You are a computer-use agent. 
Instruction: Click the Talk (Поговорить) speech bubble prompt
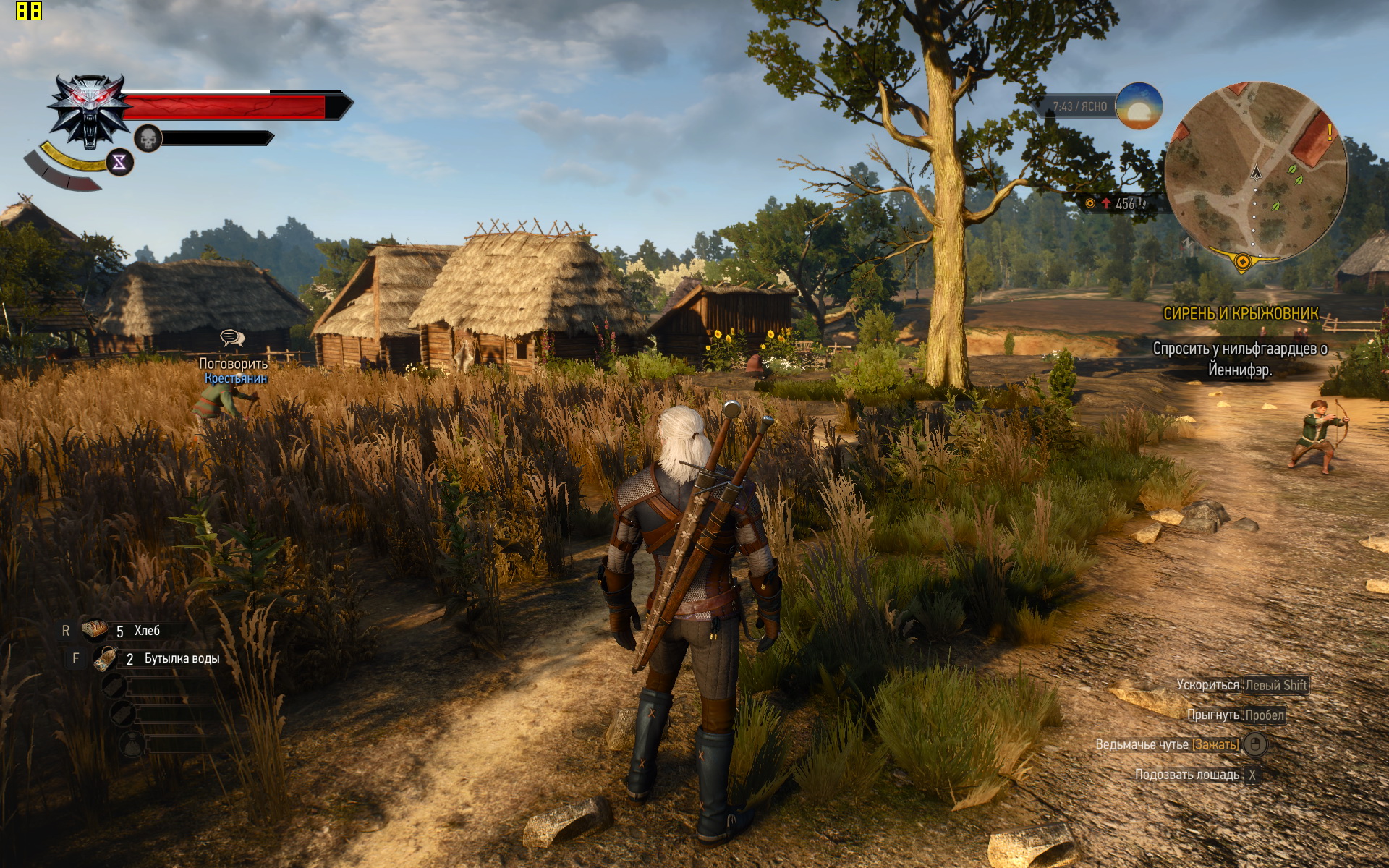click(232, 339)
